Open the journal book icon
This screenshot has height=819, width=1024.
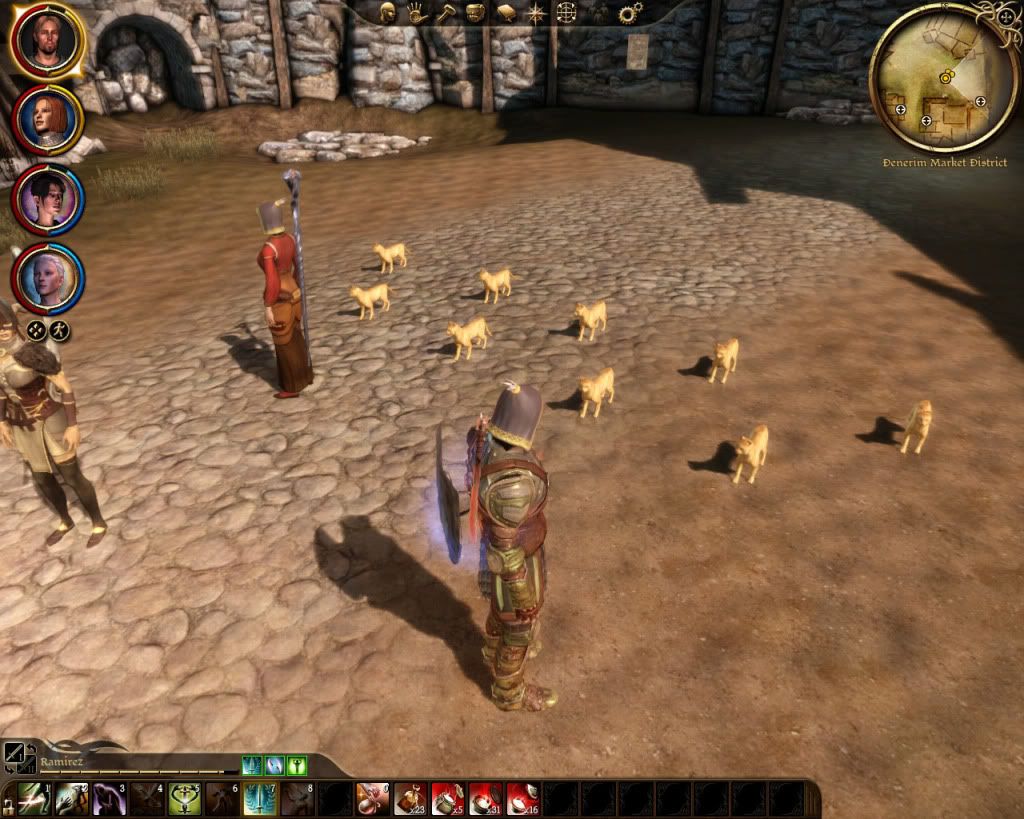pyautogui.click(x=506, y=13)
